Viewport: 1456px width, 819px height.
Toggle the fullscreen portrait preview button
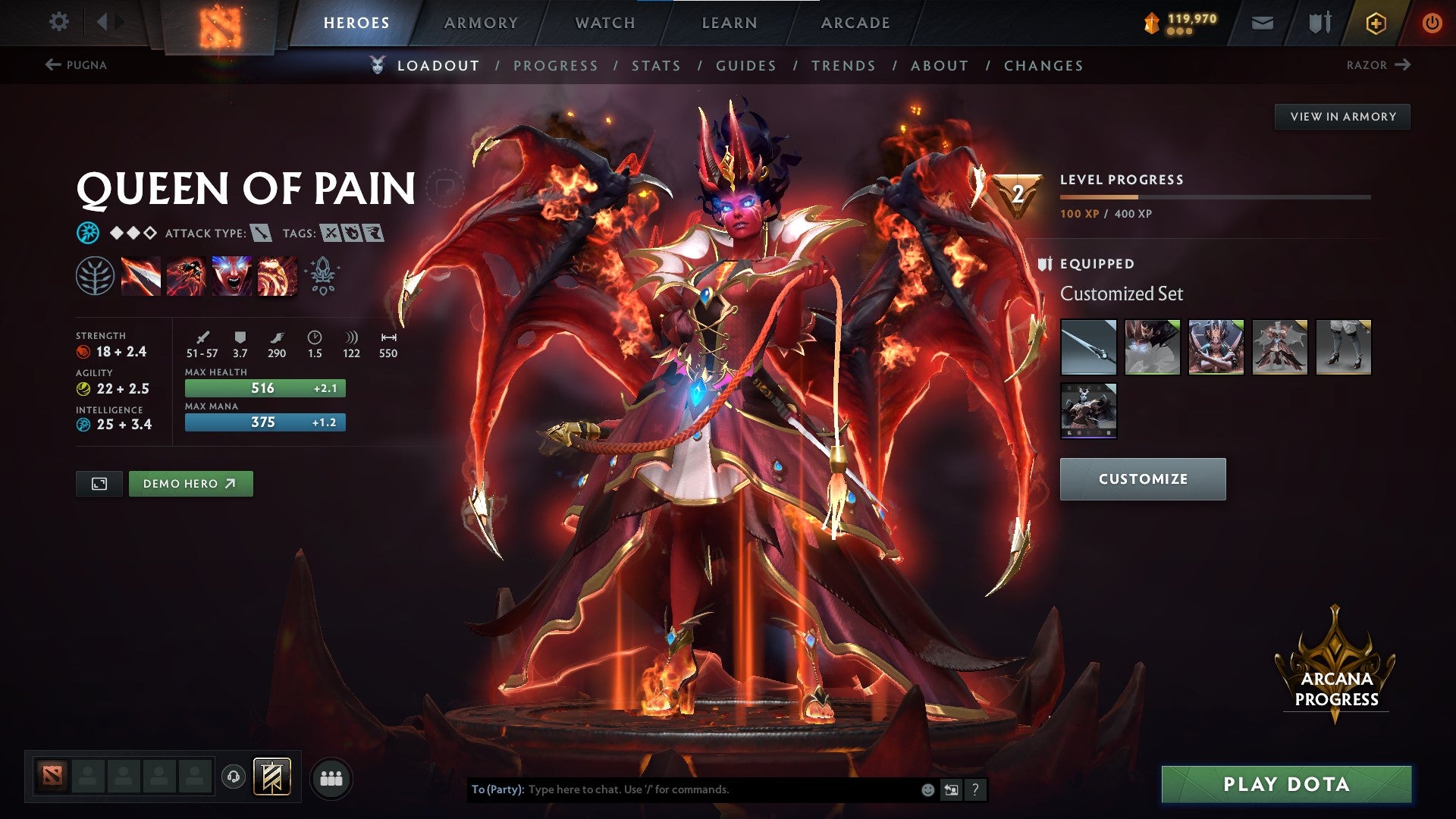[x=99, y=483]
